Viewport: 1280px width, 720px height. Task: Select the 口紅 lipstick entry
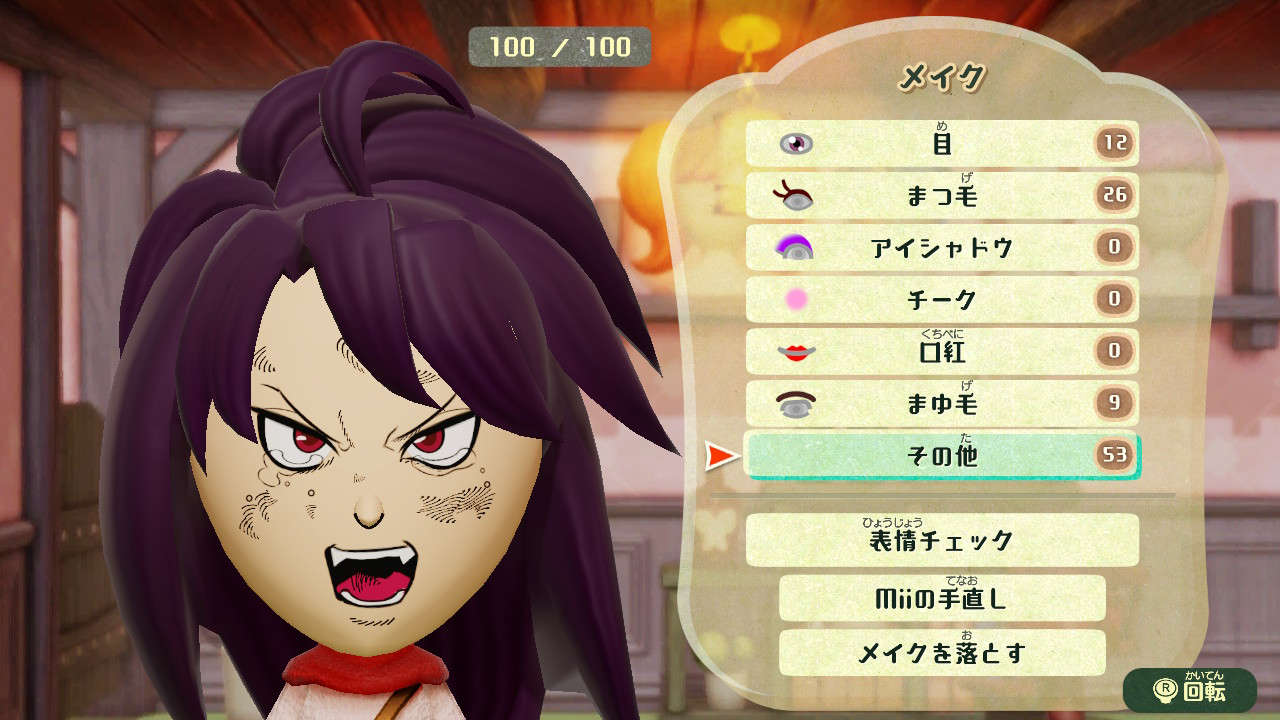coord(941,352)
